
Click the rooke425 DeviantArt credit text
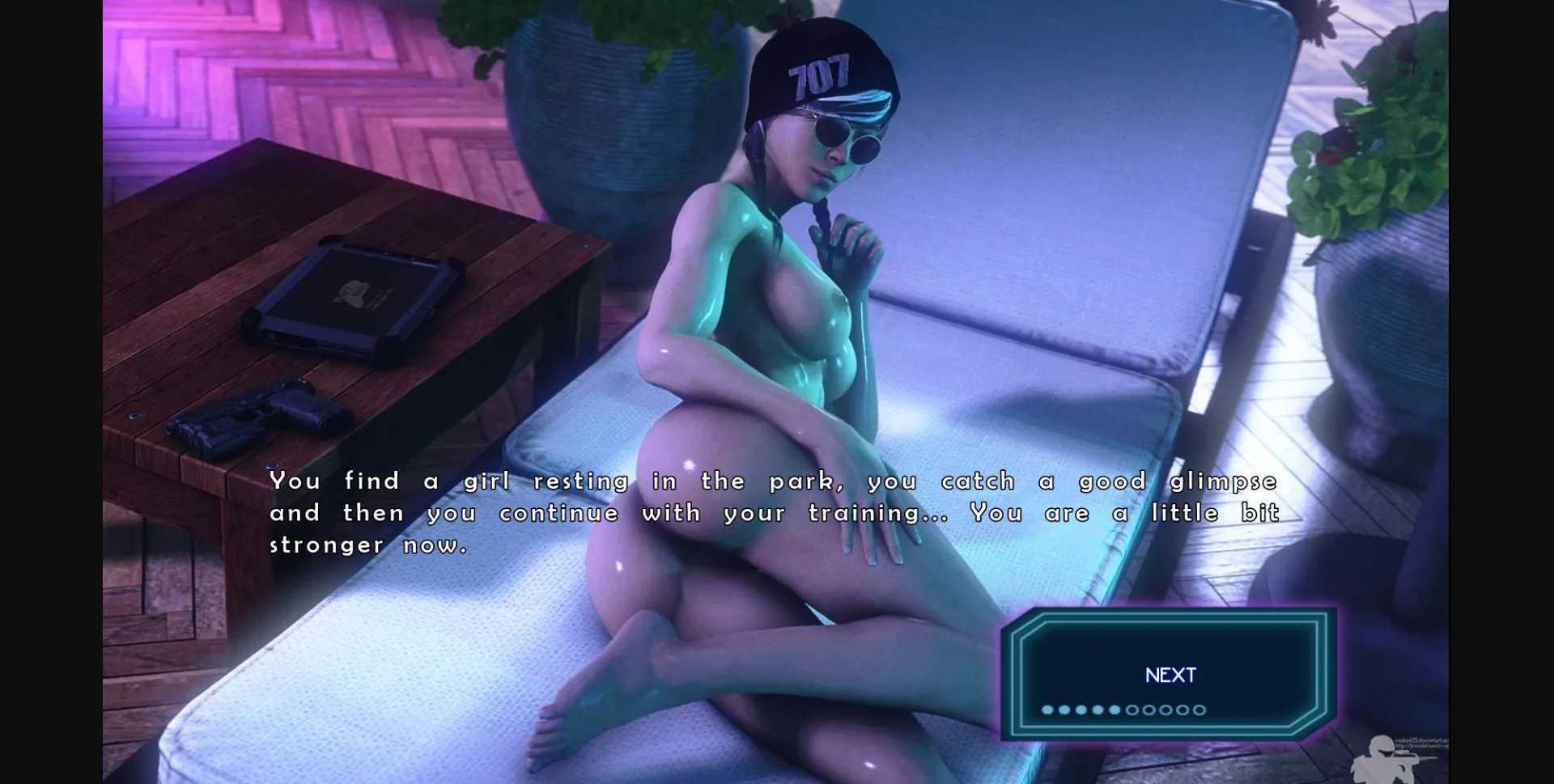tap(1423, 741)
